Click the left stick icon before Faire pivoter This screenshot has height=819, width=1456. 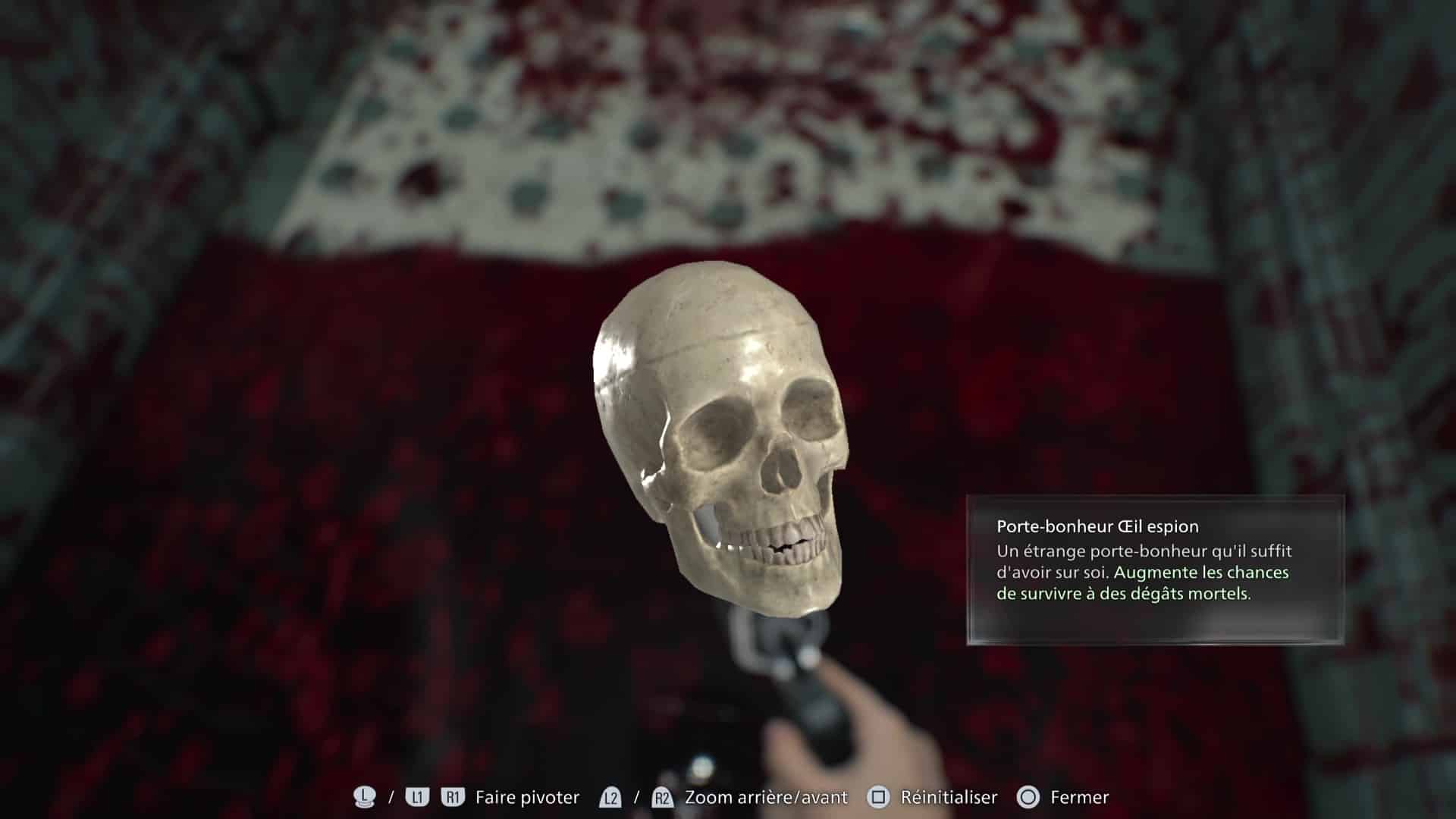click(x=365, y=797)
